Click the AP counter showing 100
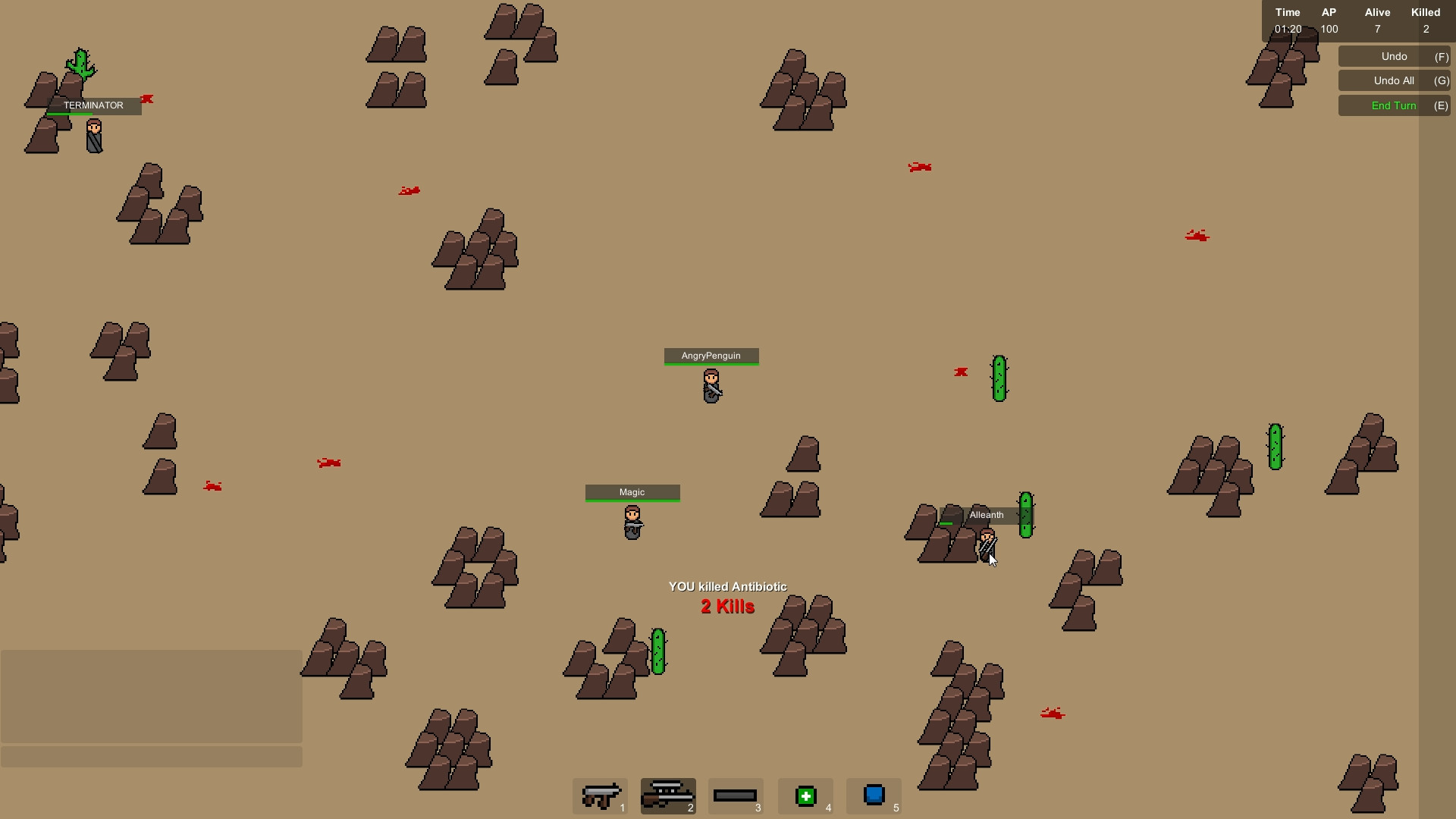 pos(1329,29)
